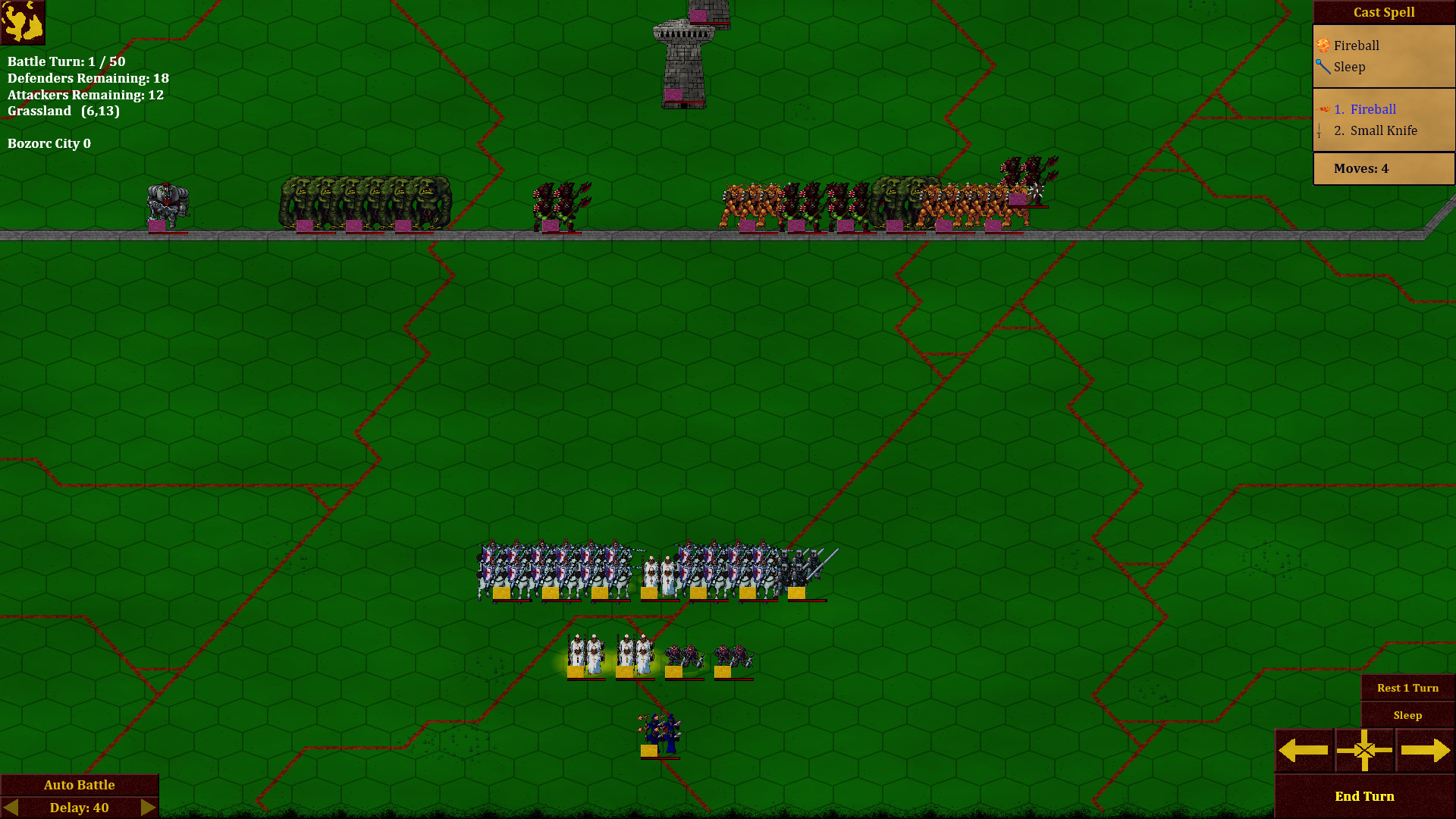Click the left arrow to view previous unit
Screen dimensions: 1456x819
(x=1304, y=750)
